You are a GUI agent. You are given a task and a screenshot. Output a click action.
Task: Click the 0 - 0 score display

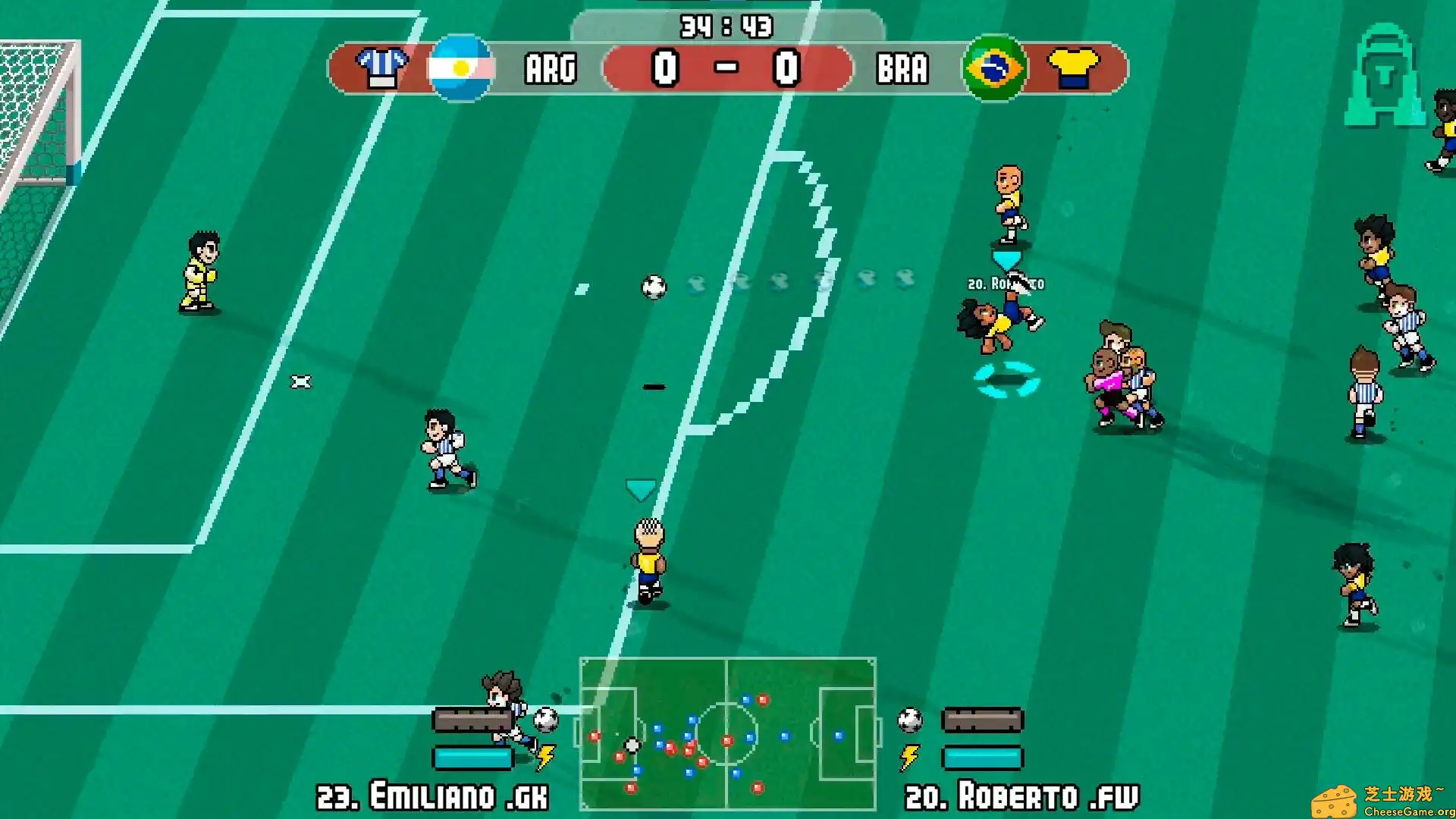pos(726,69)
